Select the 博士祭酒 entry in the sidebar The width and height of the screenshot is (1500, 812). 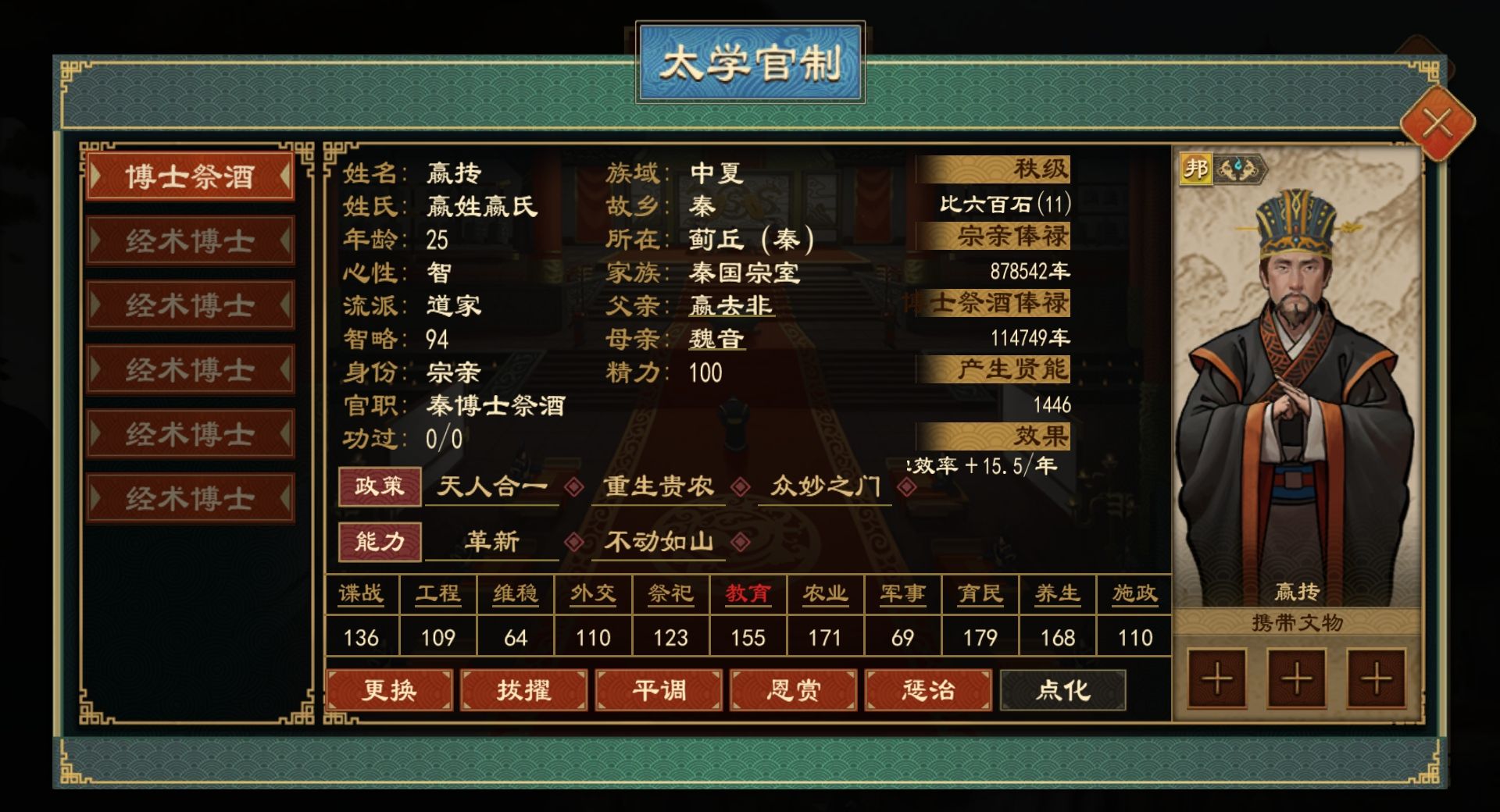pyautogui.click(x=190, y=178)
